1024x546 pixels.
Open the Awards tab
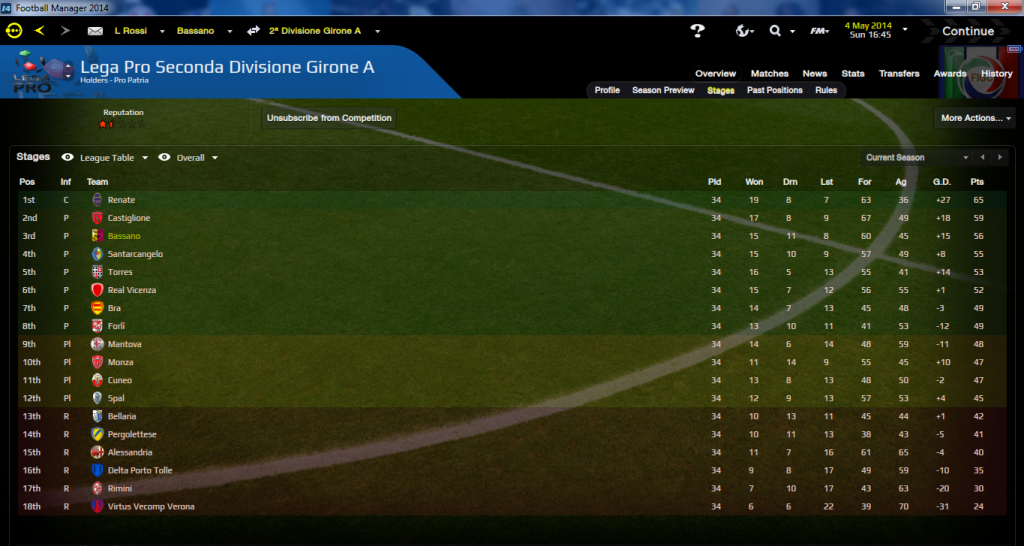pos(950,74)
